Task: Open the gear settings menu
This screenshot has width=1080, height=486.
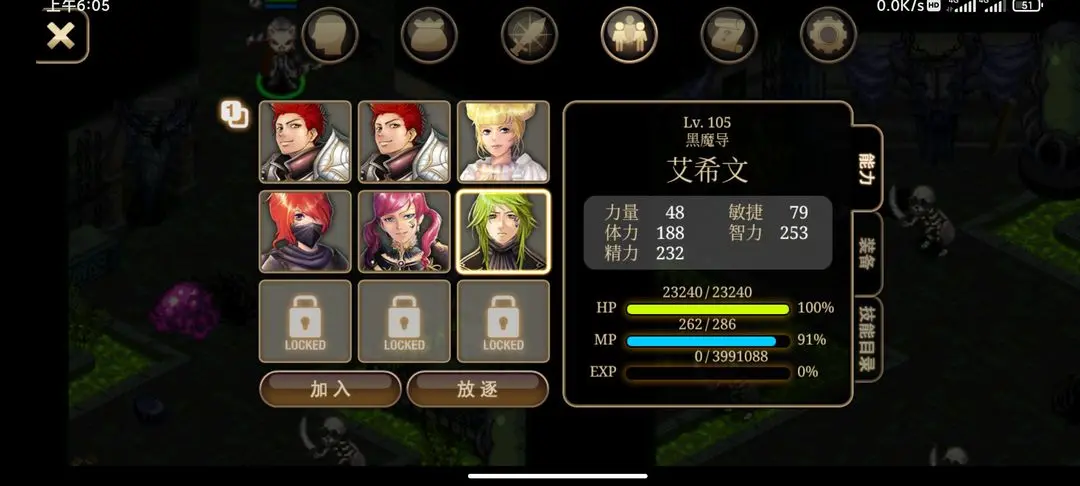Action: (x=828, y=36)
